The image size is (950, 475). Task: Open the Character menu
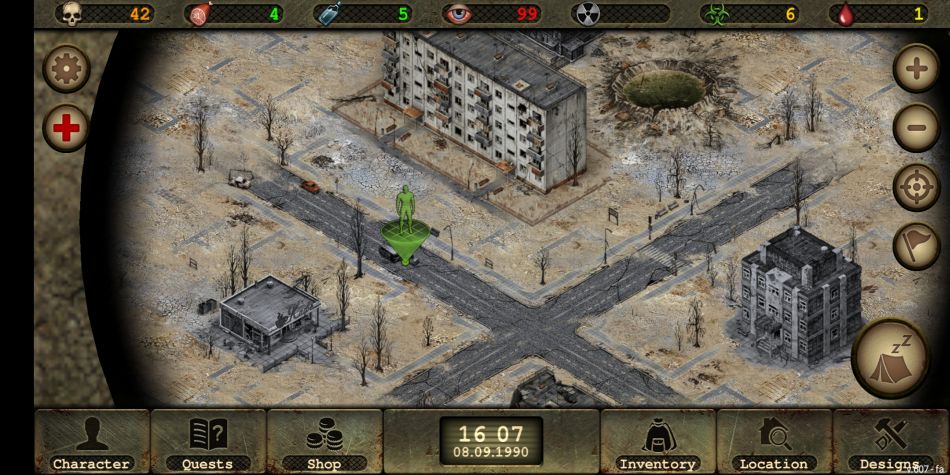click(x=91, y=441)
